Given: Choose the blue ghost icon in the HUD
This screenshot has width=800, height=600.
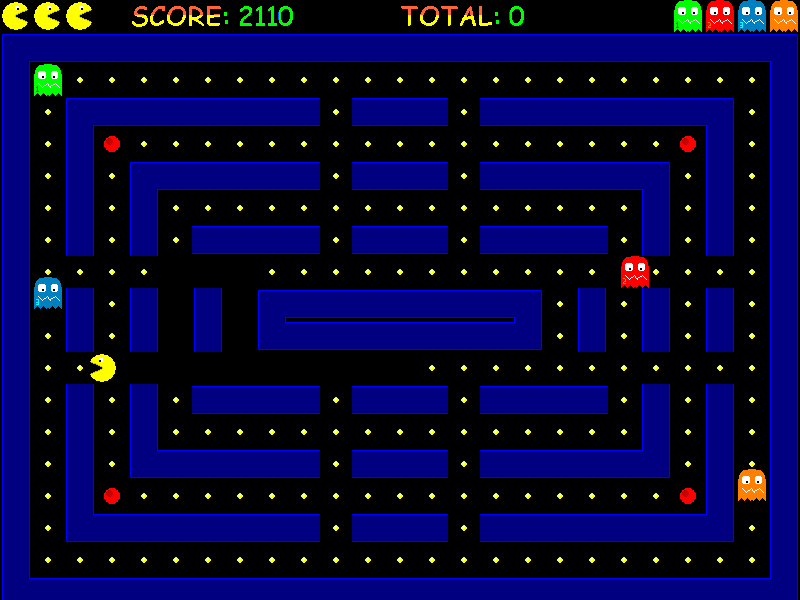Looking at the screenshot, I should point(752,16).
